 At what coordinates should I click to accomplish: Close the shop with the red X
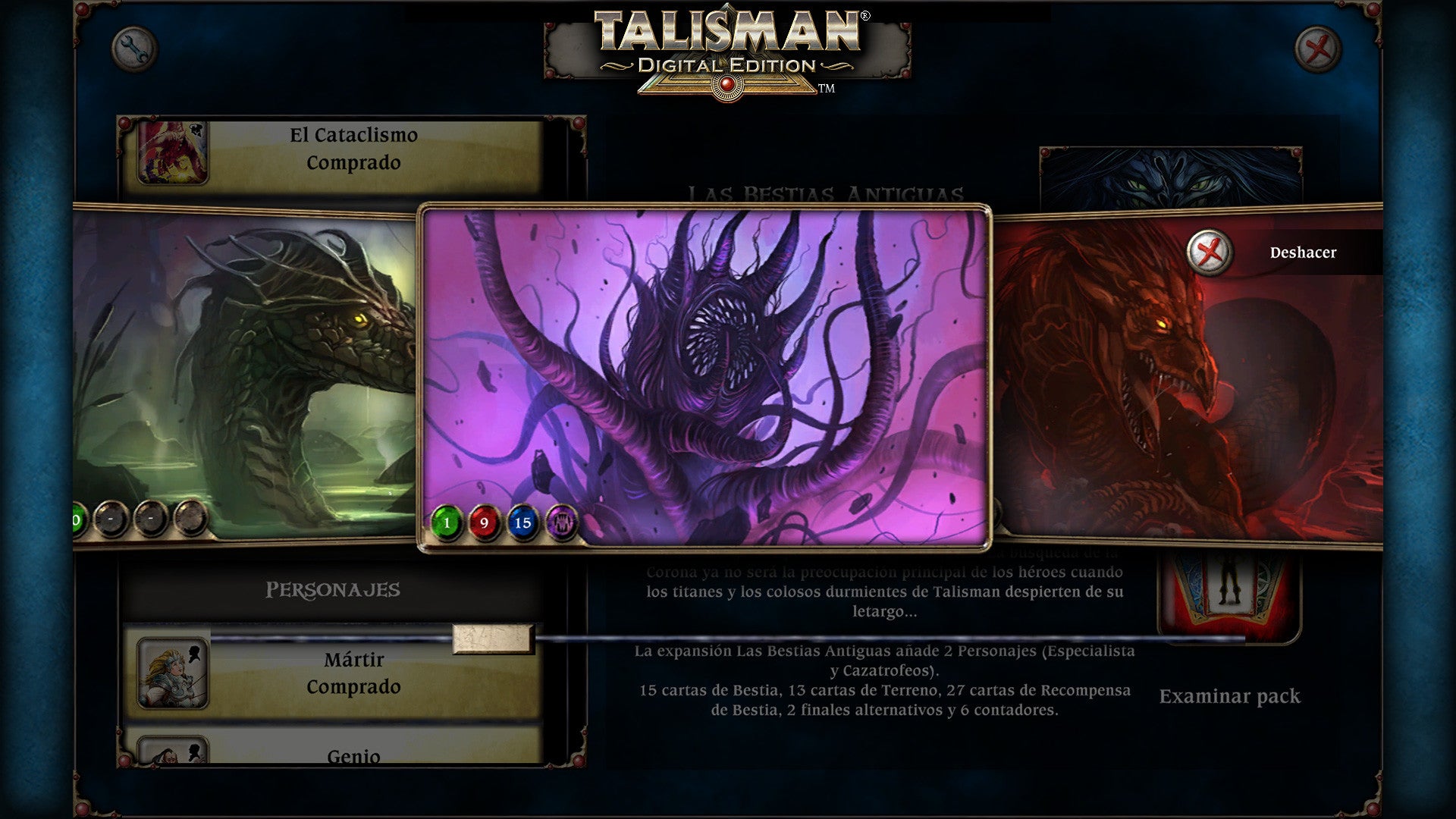coord(1318,50)
